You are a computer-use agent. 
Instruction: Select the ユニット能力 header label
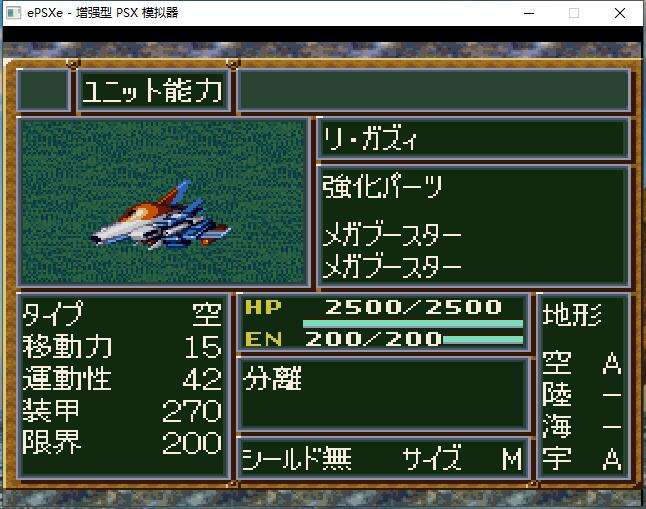click(153, 91)
